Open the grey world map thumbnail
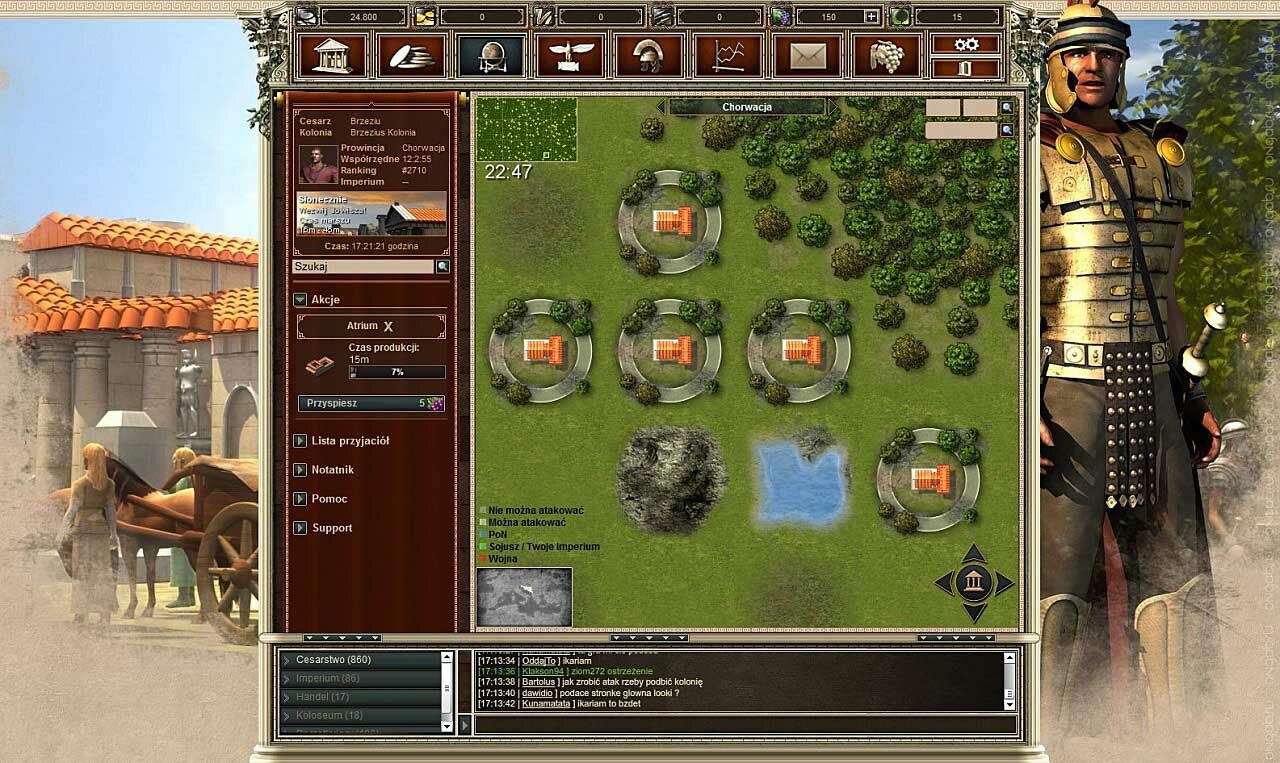This screenshot has width=1280, height=763. [524, 597]
